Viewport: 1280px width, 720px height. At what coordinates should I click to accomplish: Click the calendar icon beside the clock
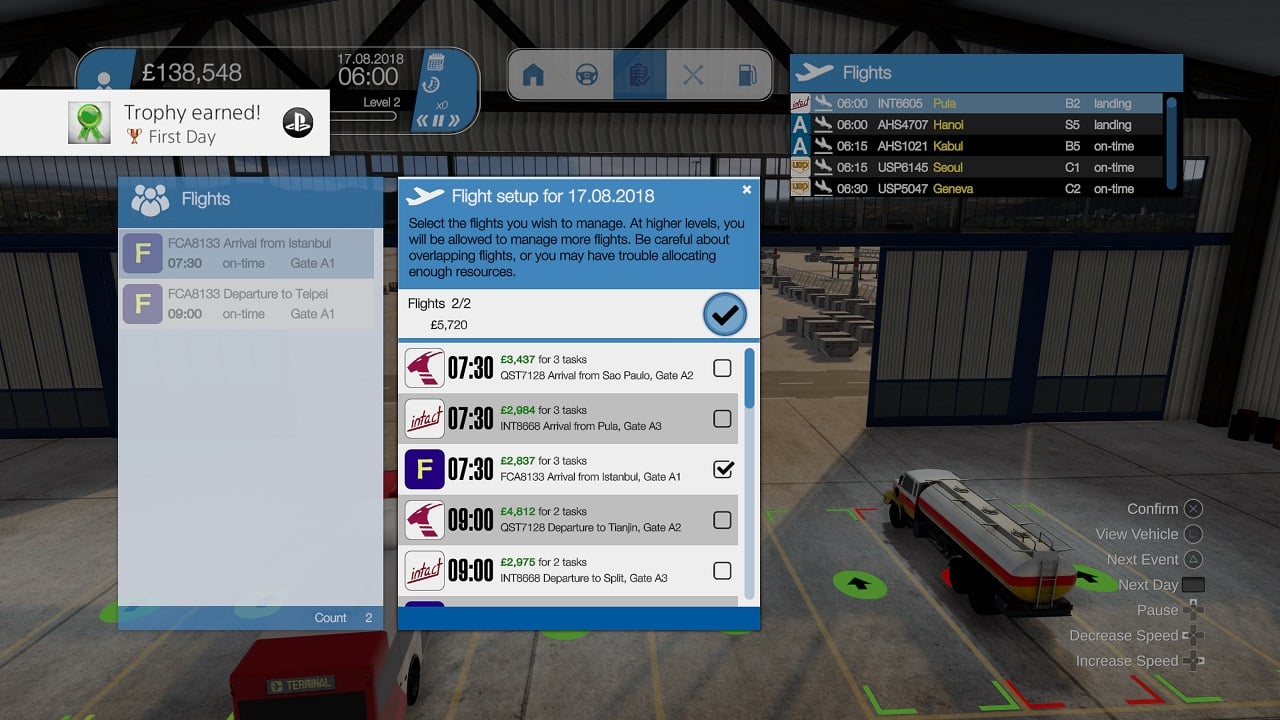[x=436, y=62]
